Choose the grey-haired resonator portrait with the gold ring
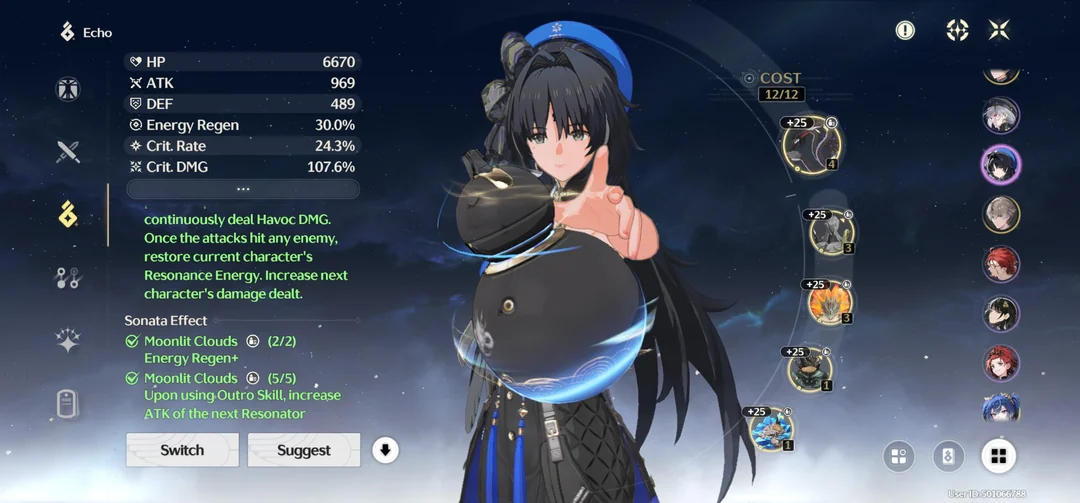The image size is (1080, 503). (x=1000, y=214)
